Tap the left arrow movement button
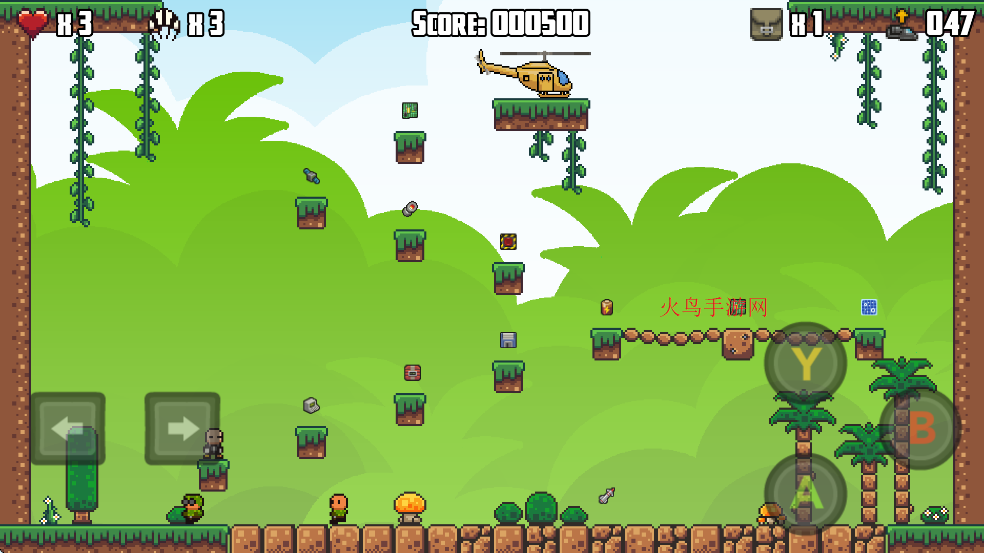The width and height of the screenshot is (984, 553). [x=67, y=429]
